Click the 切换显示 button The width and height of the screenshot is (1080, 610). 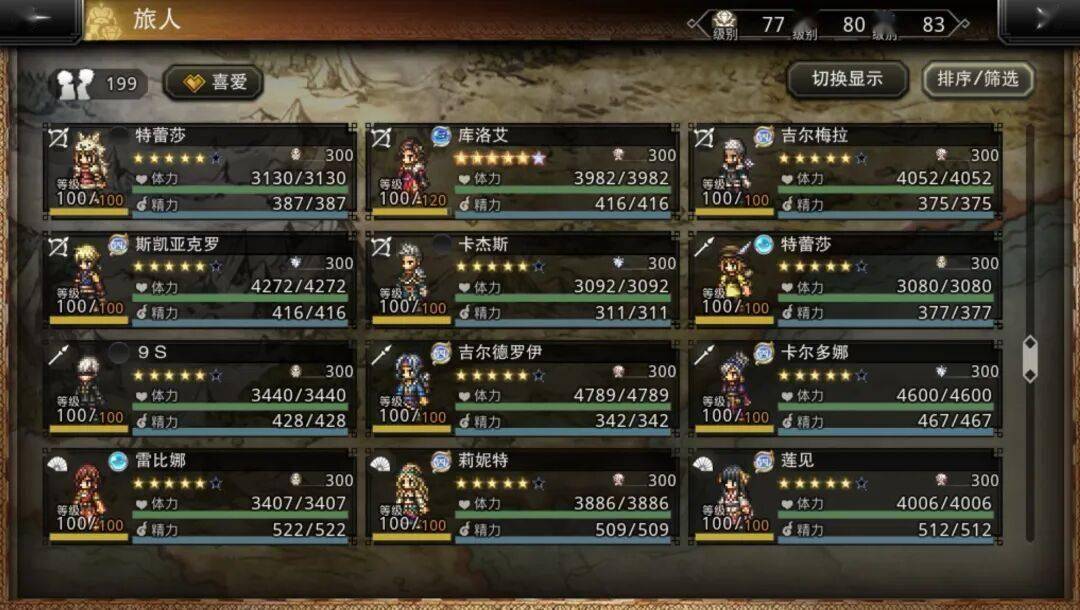847,79
